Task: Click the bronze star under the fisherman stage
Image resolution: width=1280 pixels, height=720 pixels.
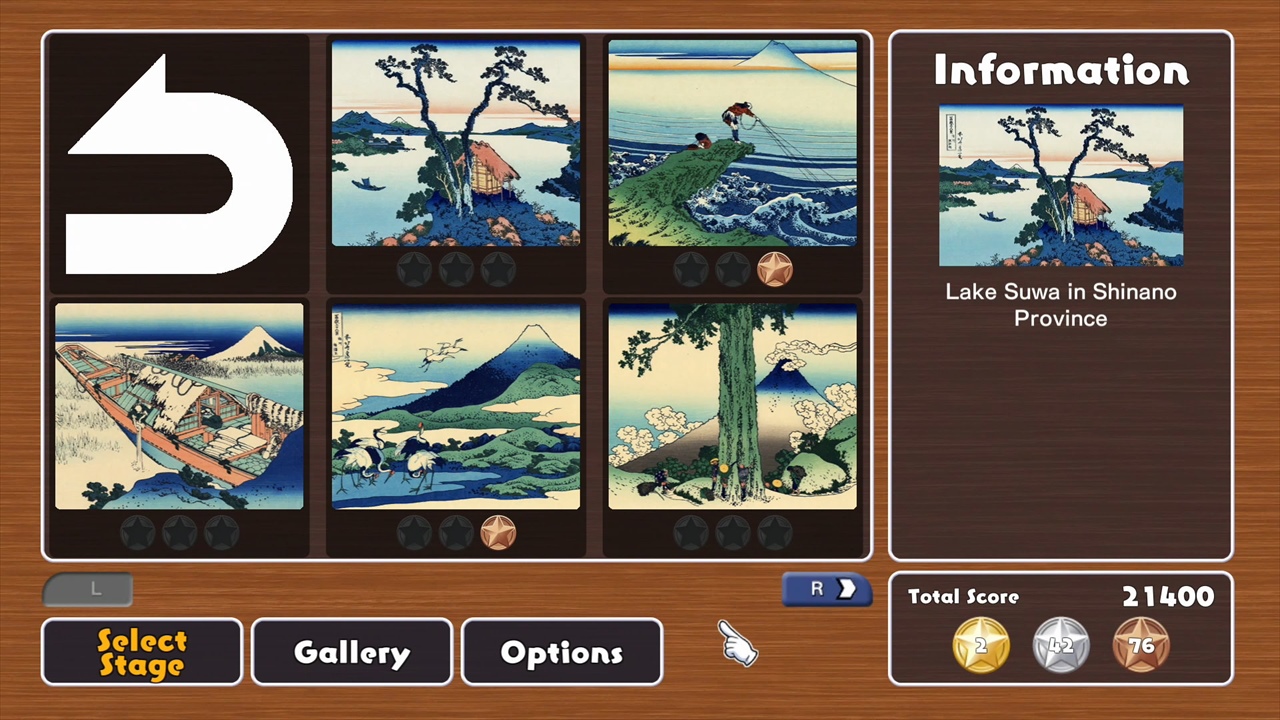Action: point(775,268)
